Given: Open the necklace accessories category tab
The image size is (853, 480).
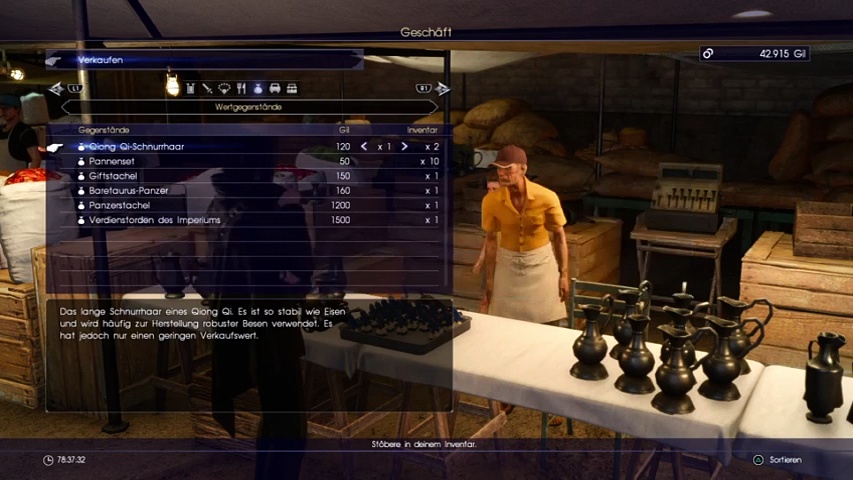Looking at the screenshot, I should (x=224, y=89).
